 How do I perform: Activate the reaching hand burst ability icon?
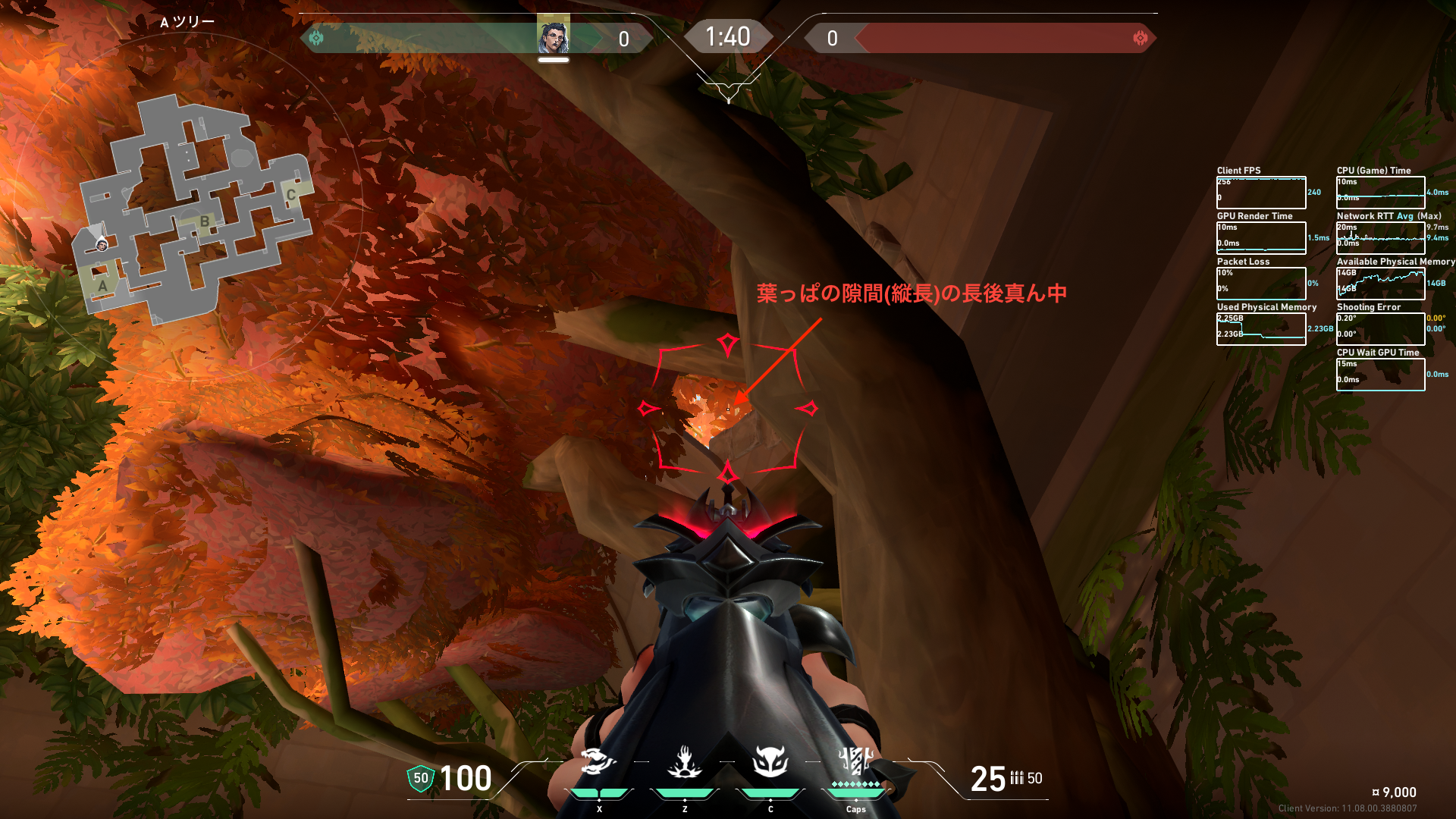click(684, 762)
